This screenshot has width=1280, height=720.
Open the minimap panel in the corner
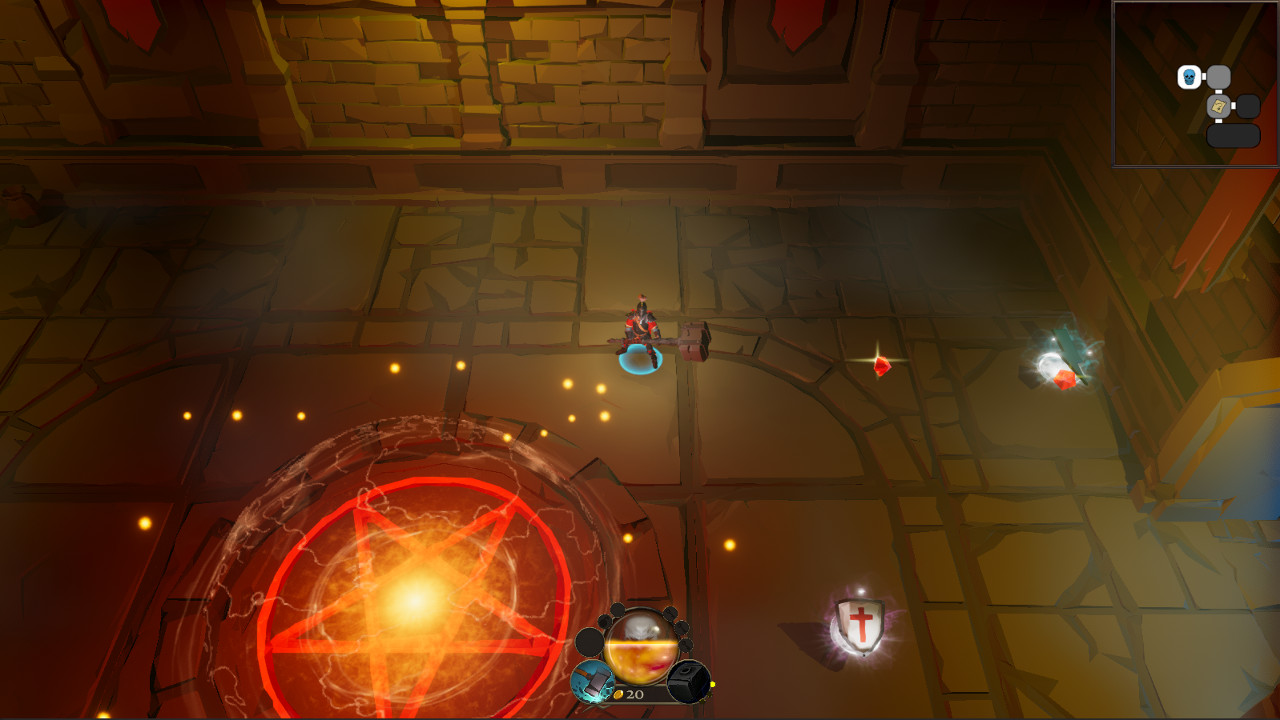[1195, 85]
